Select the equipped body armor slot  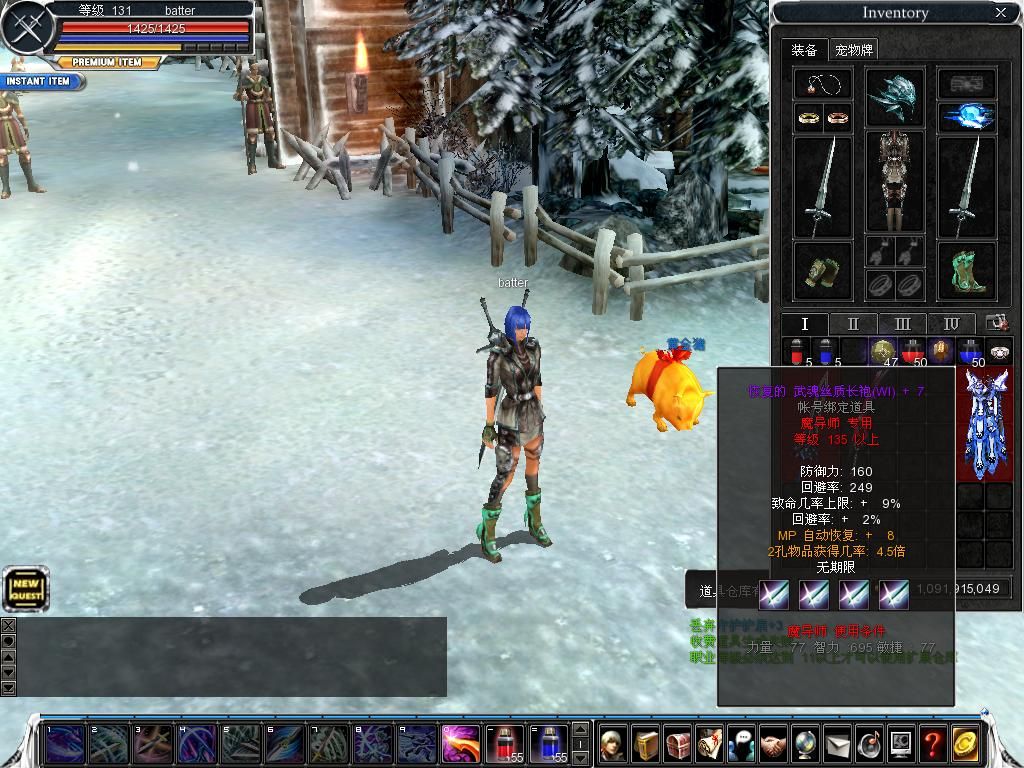coord(895,181)
